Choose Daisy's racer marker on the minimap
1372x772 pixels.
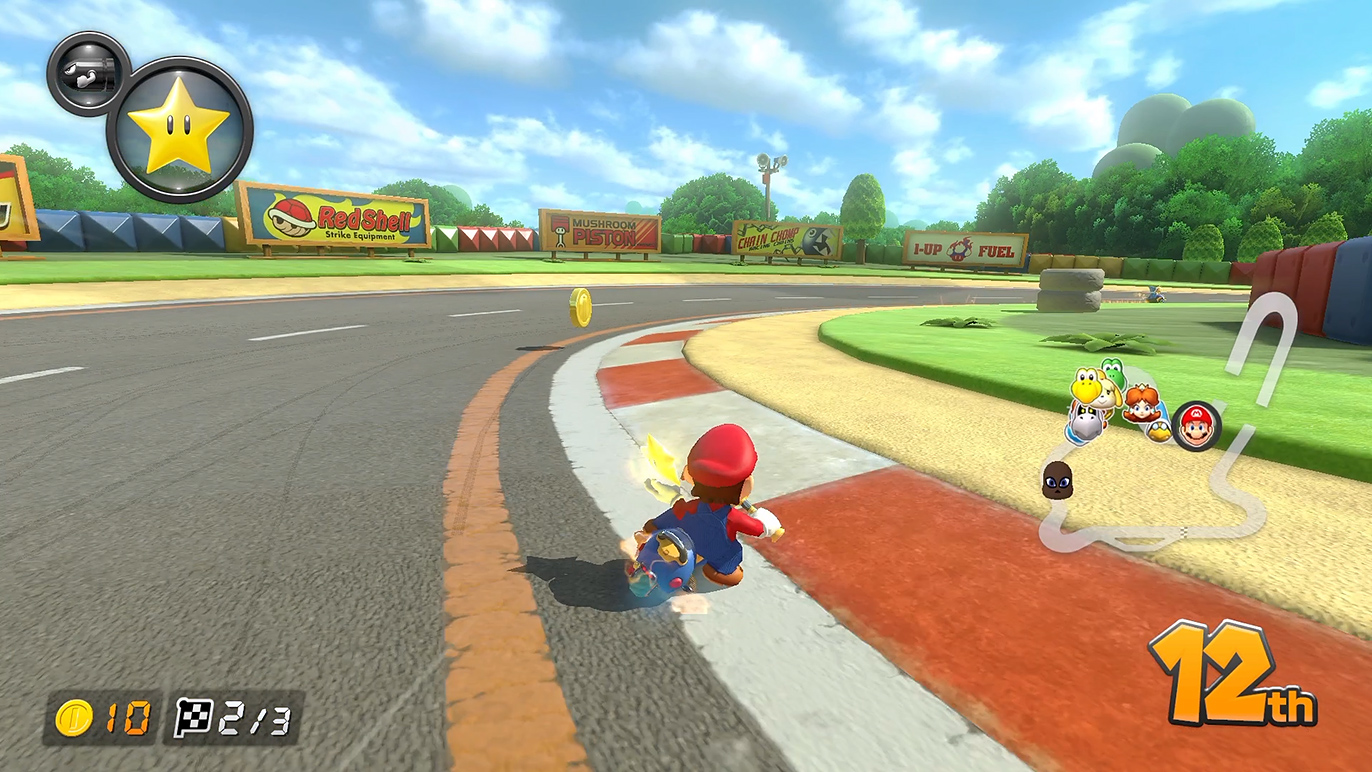1140,404
